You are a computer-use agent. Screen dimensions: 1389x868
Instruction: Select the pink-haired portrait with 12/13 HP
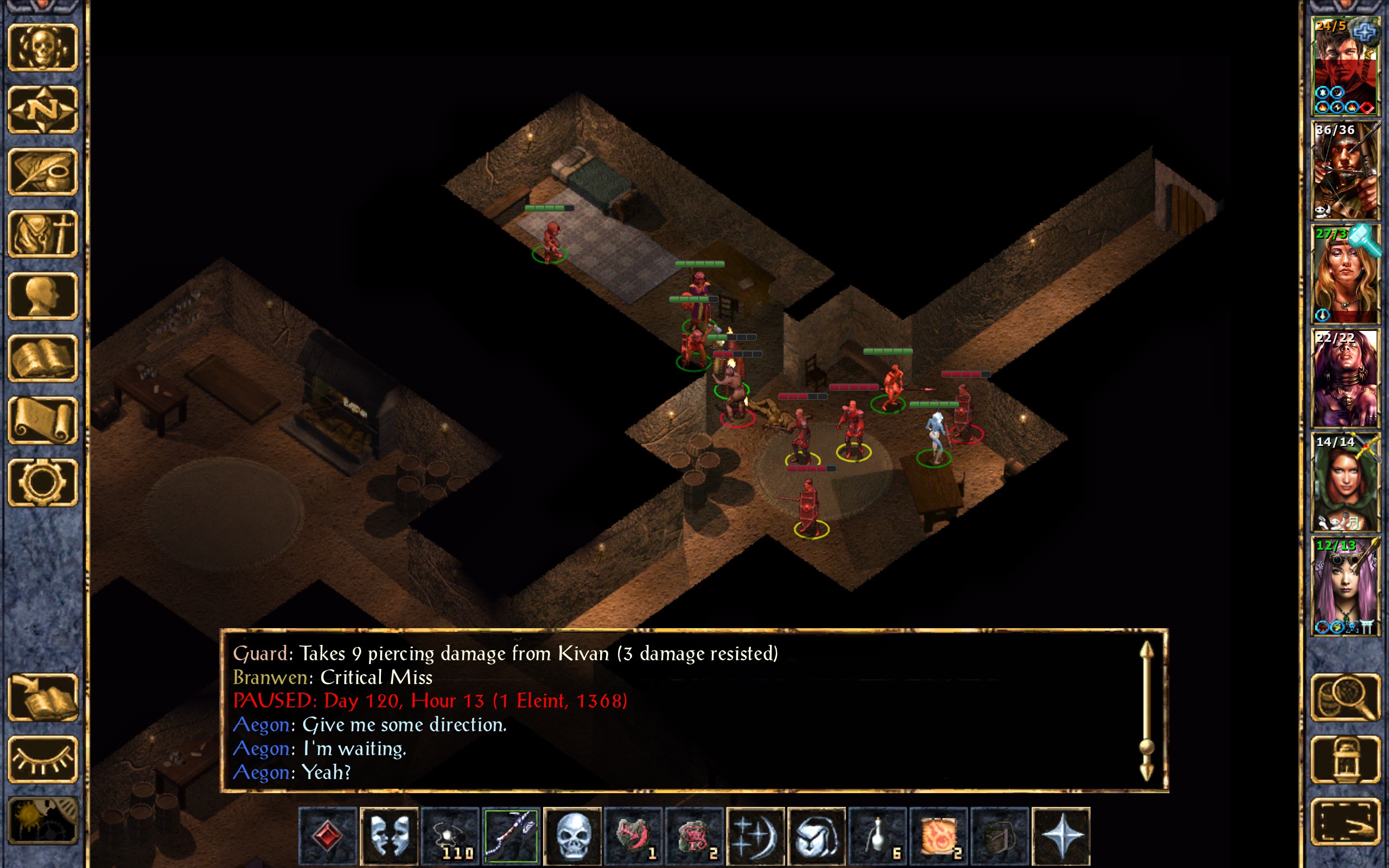pyautogui.click(x=1345, y=585)
